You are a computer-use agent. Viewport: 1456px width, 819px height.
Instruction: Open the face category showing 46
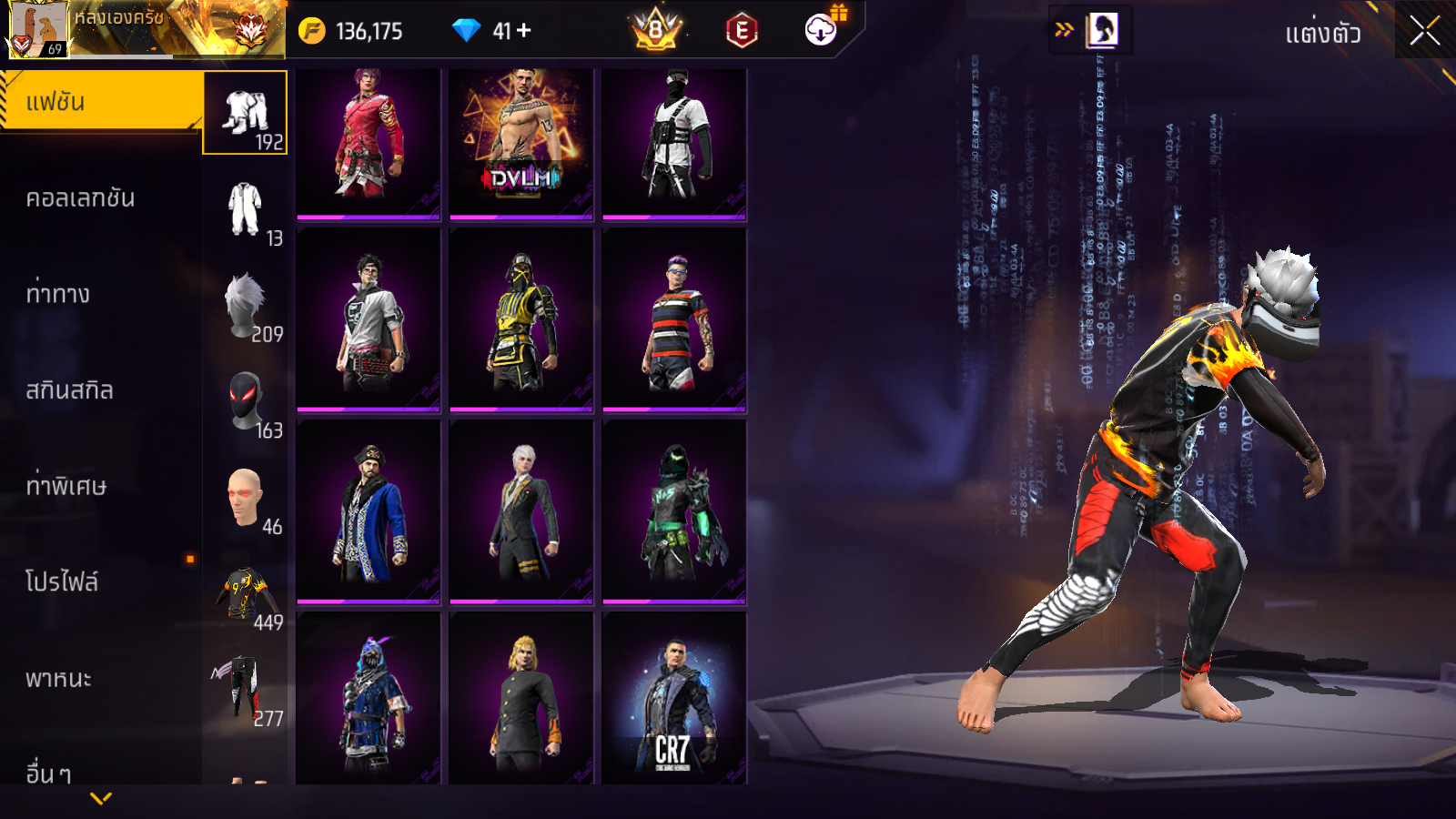click(x=246, y=500)
